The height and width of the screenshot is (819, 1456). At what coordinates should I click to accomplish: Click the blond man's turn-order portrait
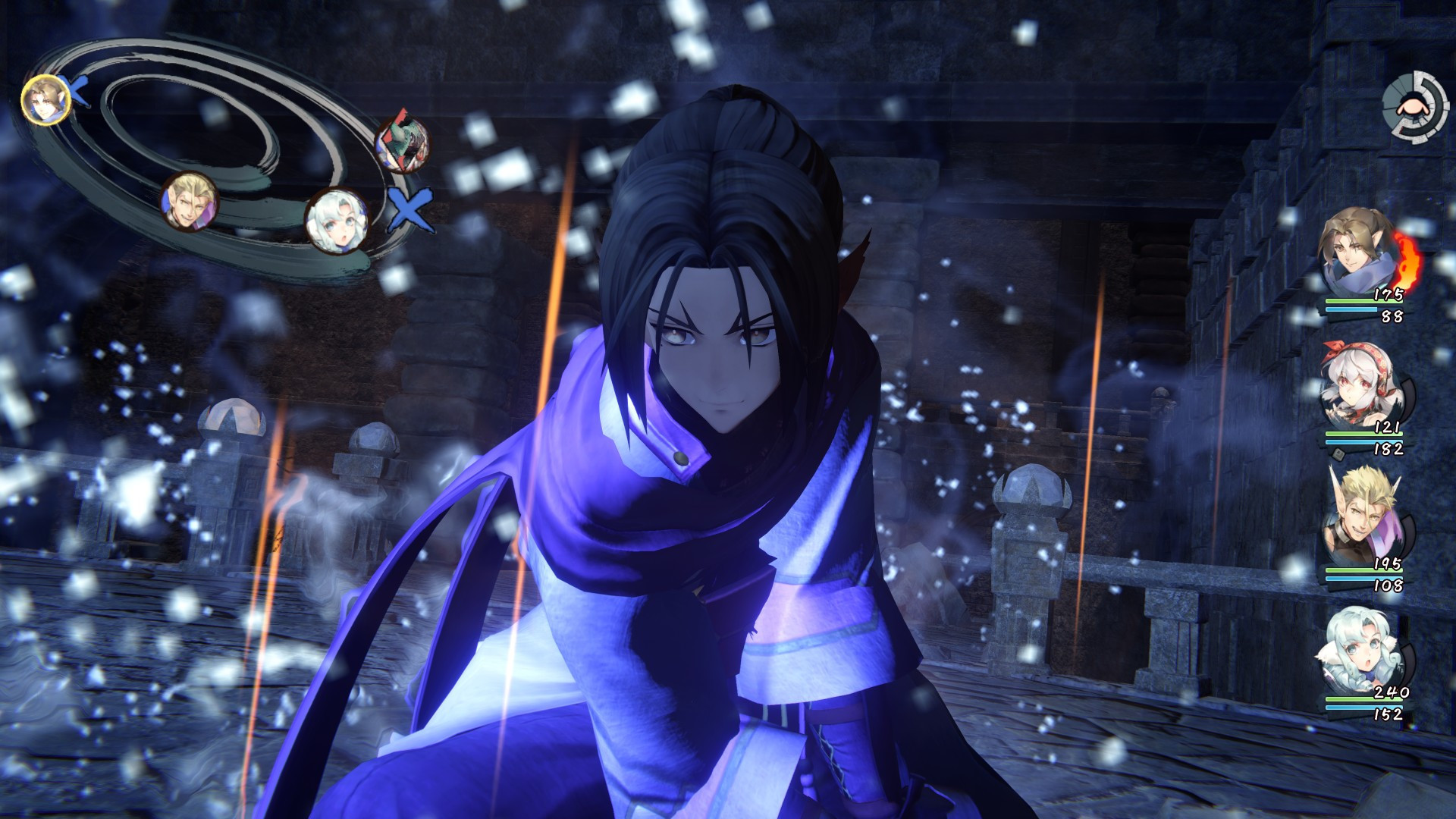coord(188,202)
